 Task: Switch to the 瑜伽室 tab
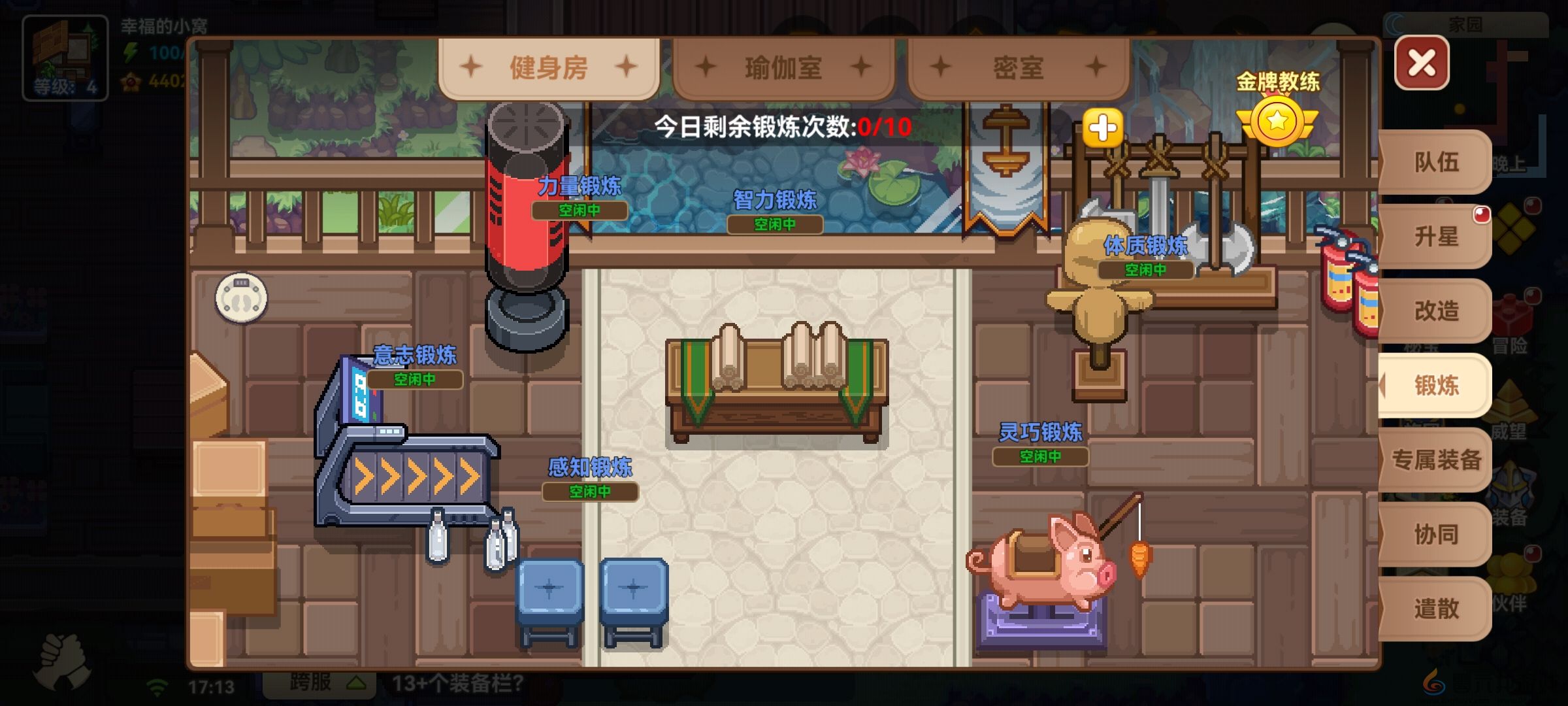(x=784, y=65)
